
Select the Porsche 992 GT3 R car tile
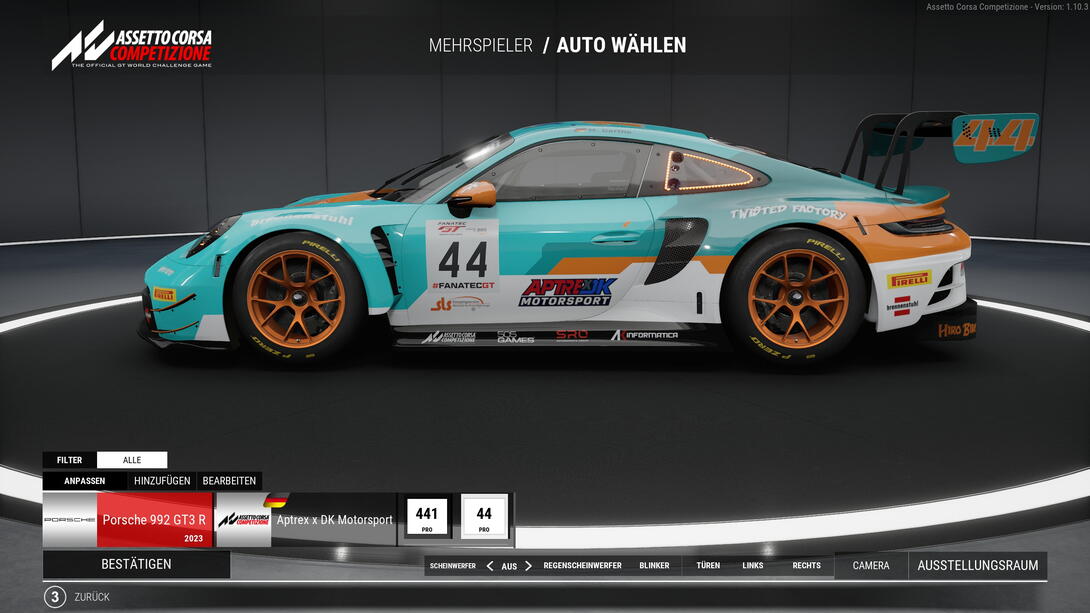pyautogui.click(x=128, y=520)
